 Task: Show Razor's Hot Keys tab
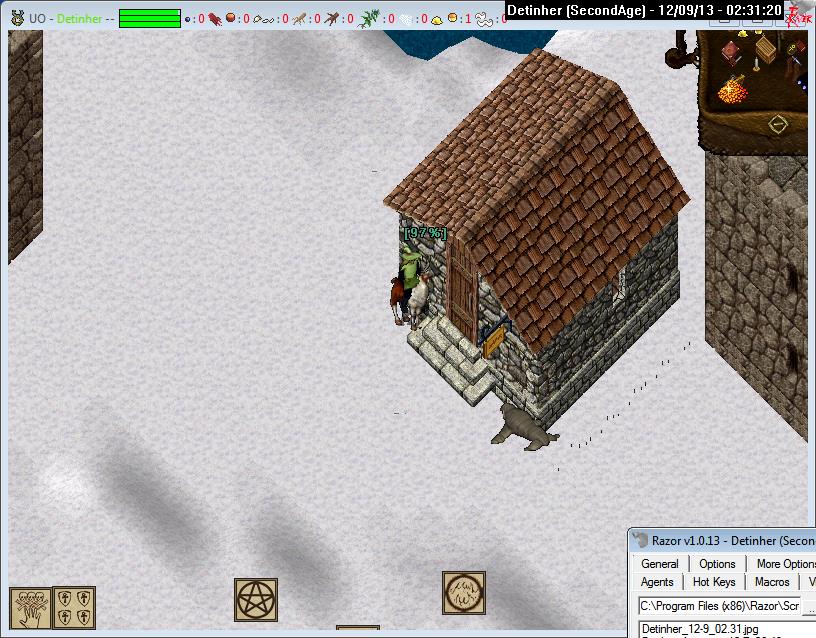click(x=714, y=582)
